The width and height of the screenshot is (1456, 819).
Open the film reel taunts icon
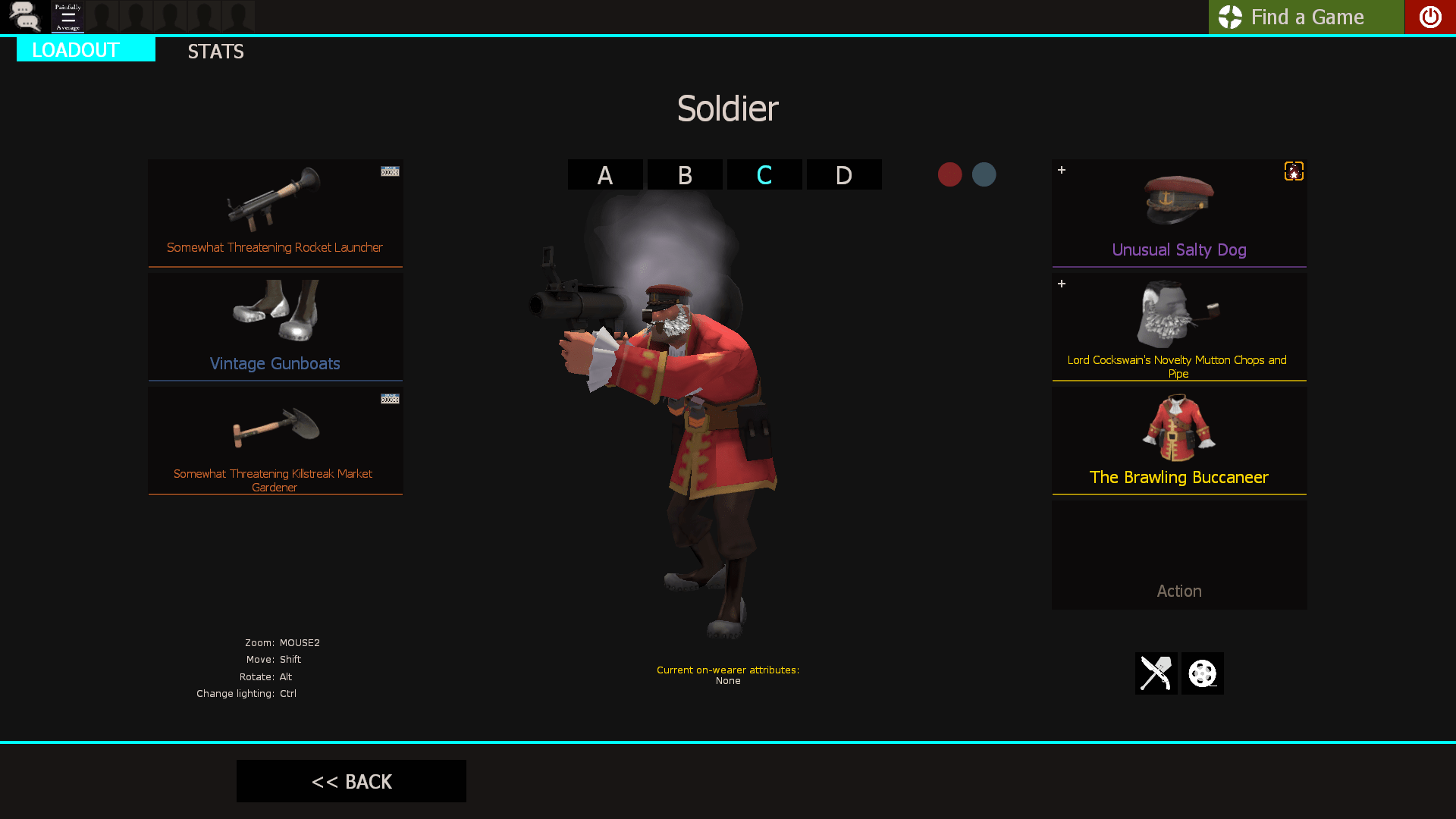pyautogui.click(x=1202, y=673)
